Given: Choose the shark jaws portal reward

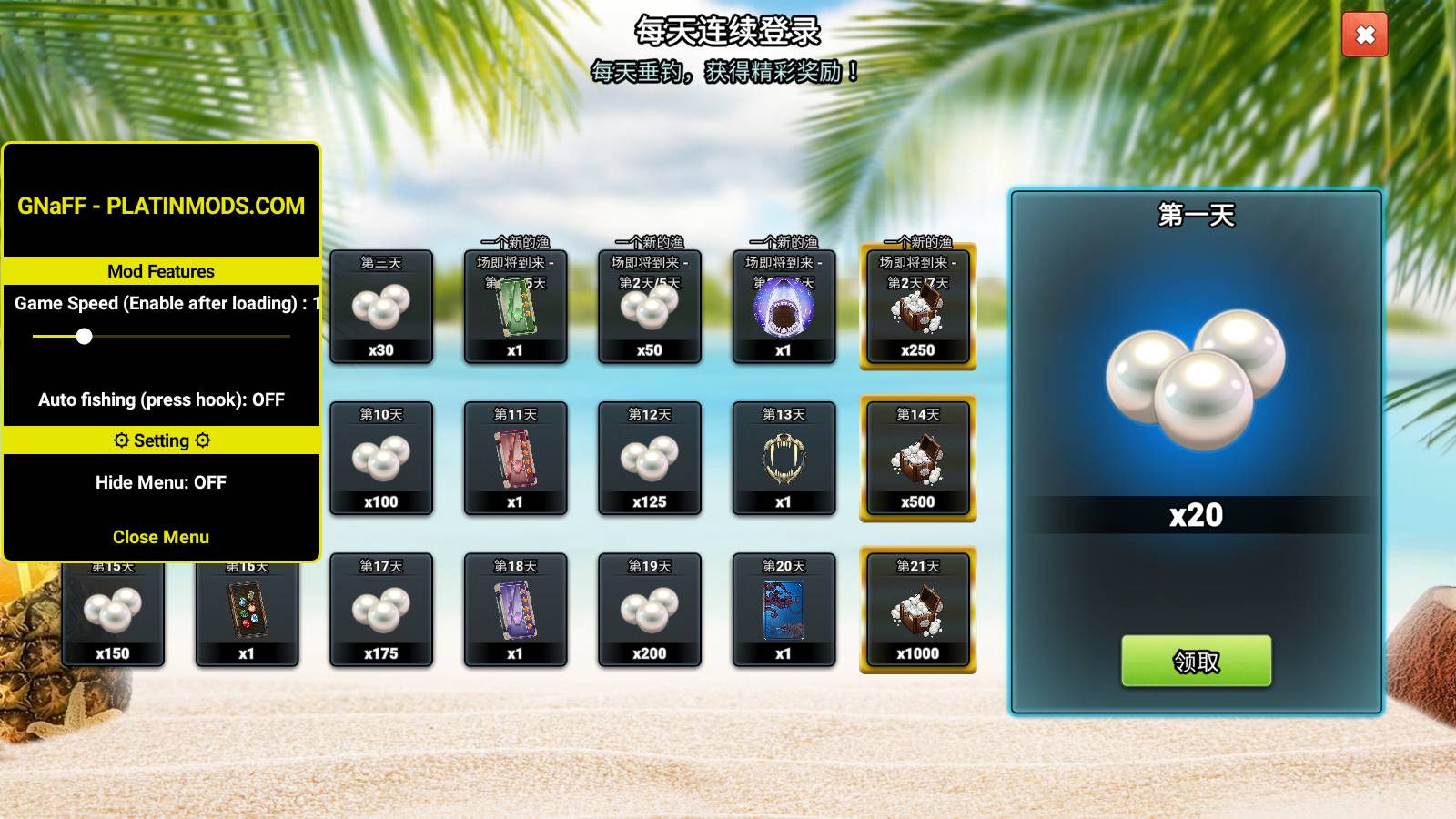Looking at the screenshot, I should point(784,307).
